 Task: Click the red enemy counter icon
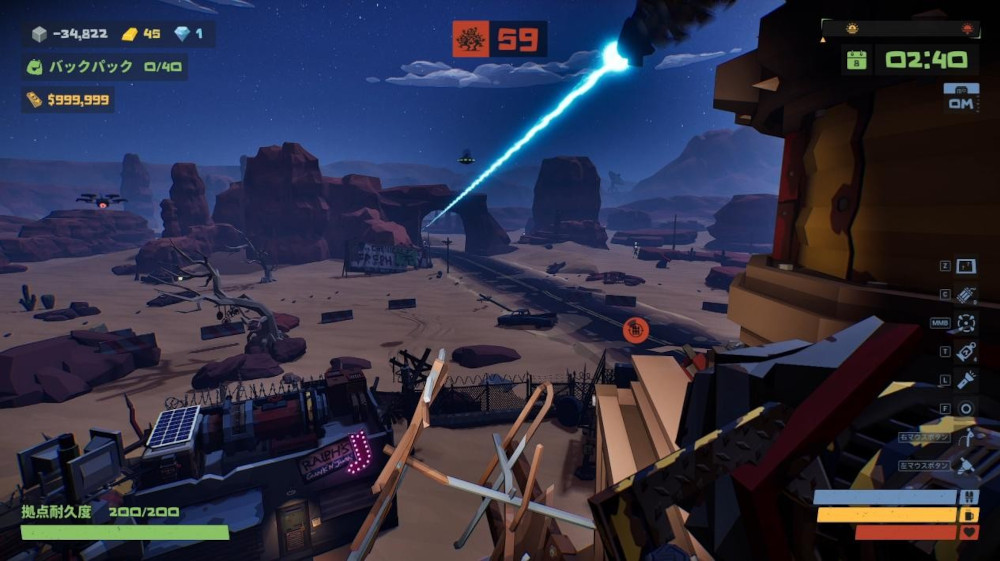point(470,39)
